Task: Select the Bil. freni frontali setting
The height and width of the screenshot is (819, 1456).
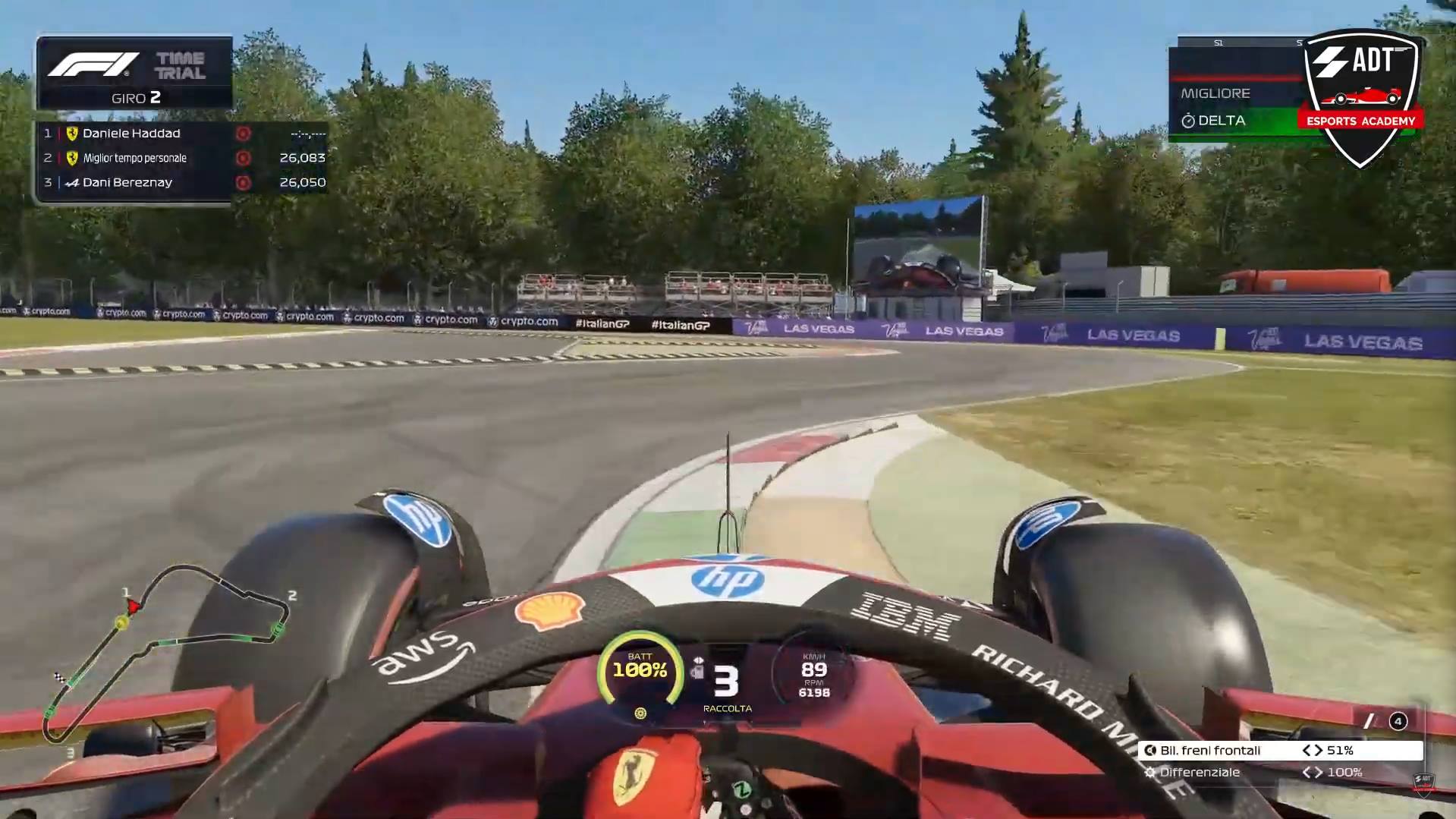Action: point(1279,750)
